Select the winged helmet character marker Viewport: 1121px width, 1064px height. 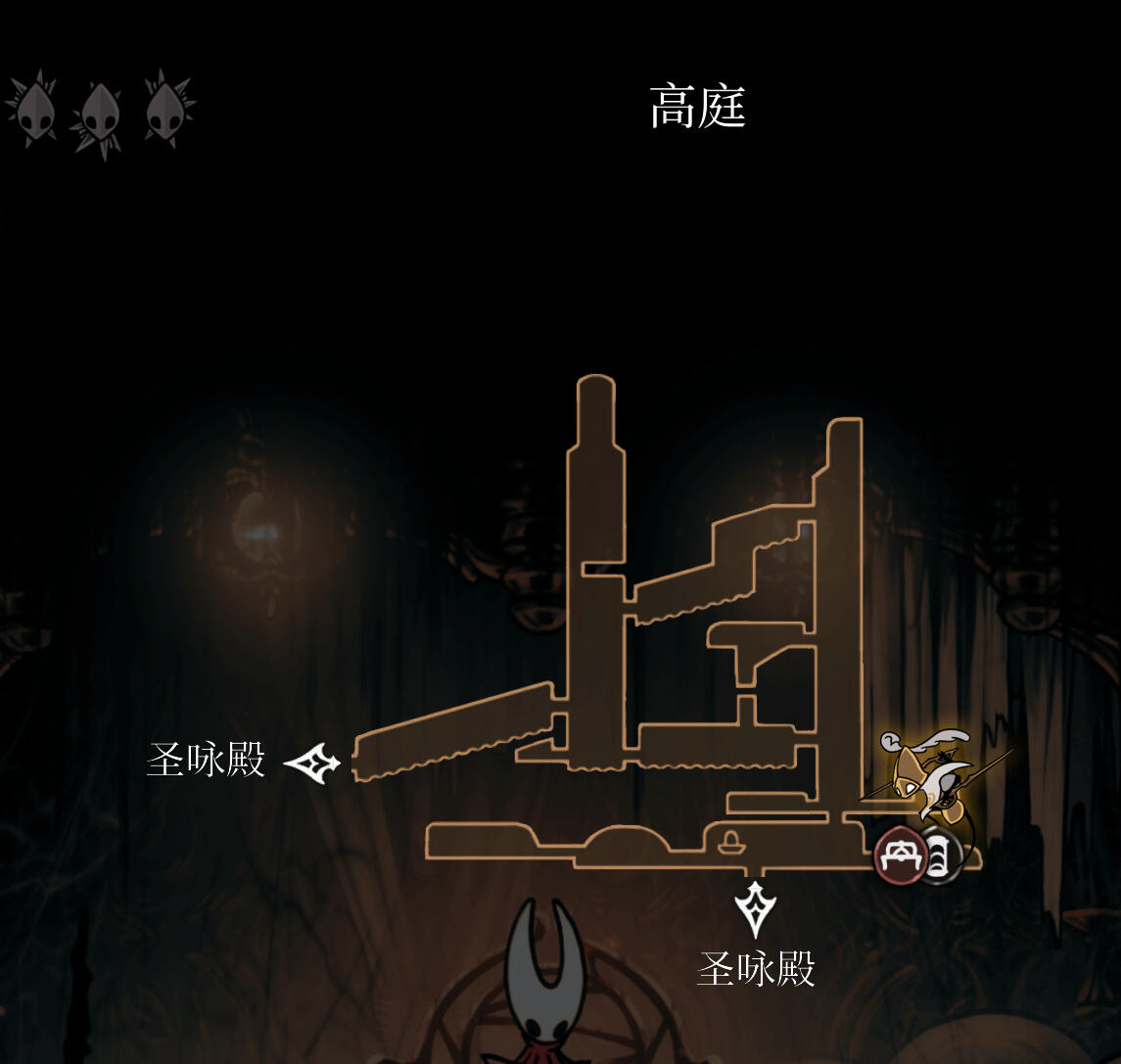point(924,772)
